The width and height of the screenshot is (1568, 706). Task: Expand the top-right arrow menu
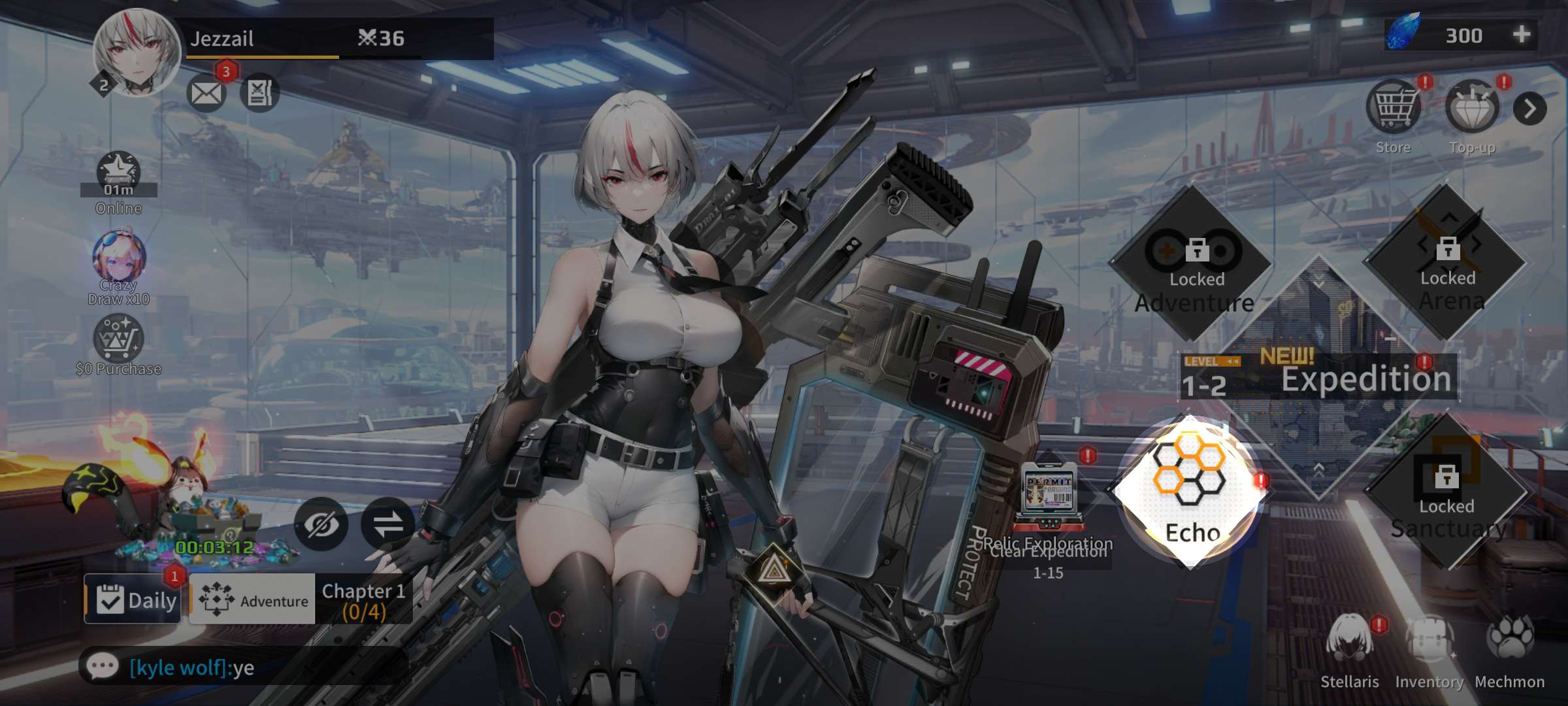(1529, 109)
